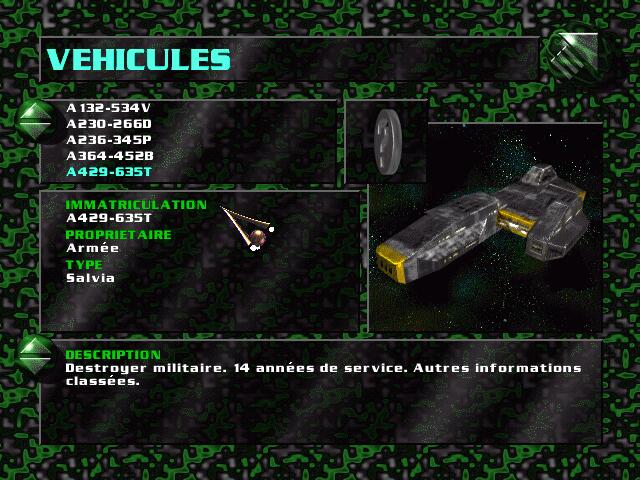This screenshot has height=480, width=640.
Task: Select vehicle A132-534V in the list
Action: tap(108, 108)
